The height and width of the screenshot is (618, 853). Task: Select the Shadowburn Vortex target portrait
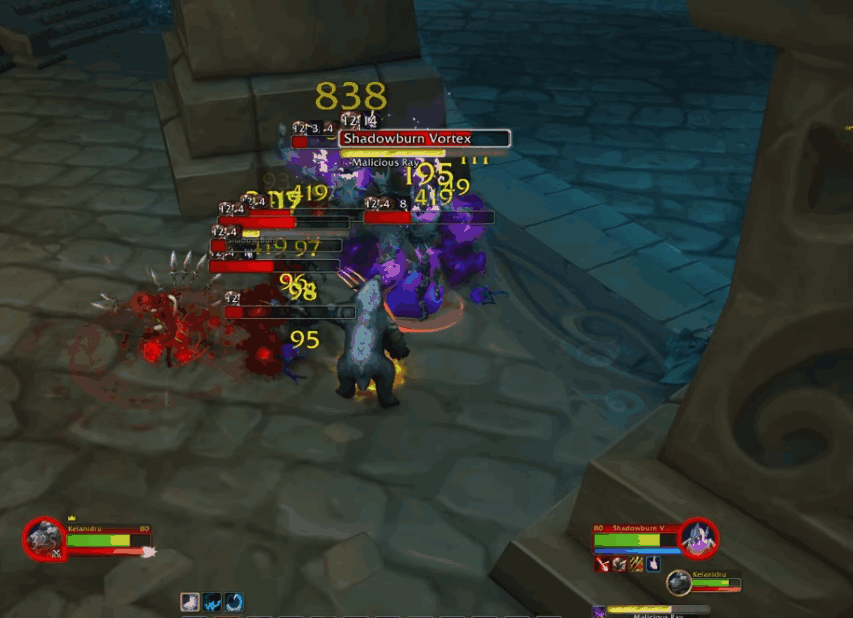click(698, 538)
